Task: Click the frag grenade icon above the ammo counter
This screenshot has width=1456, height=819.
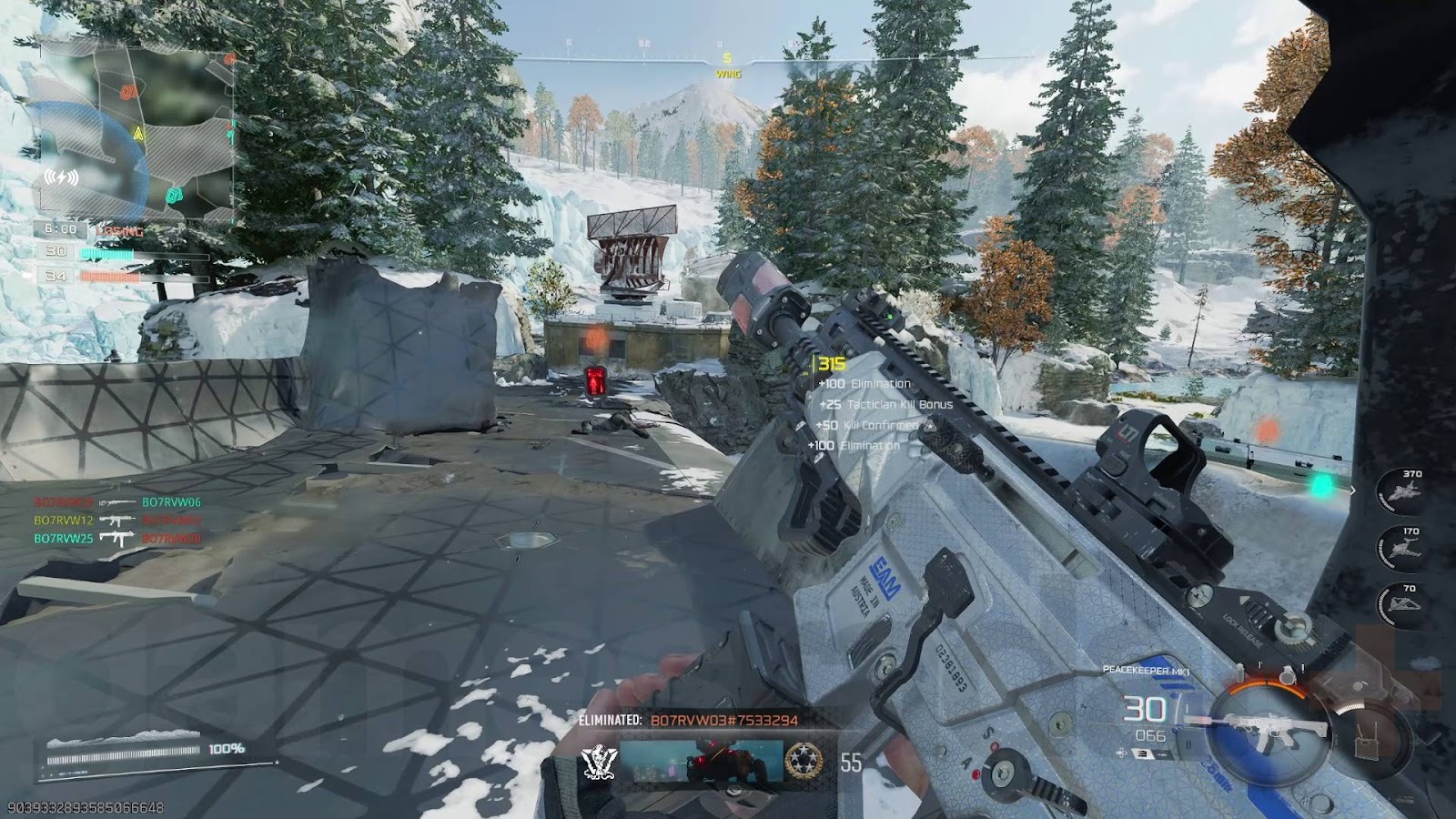Action: 1286,675
